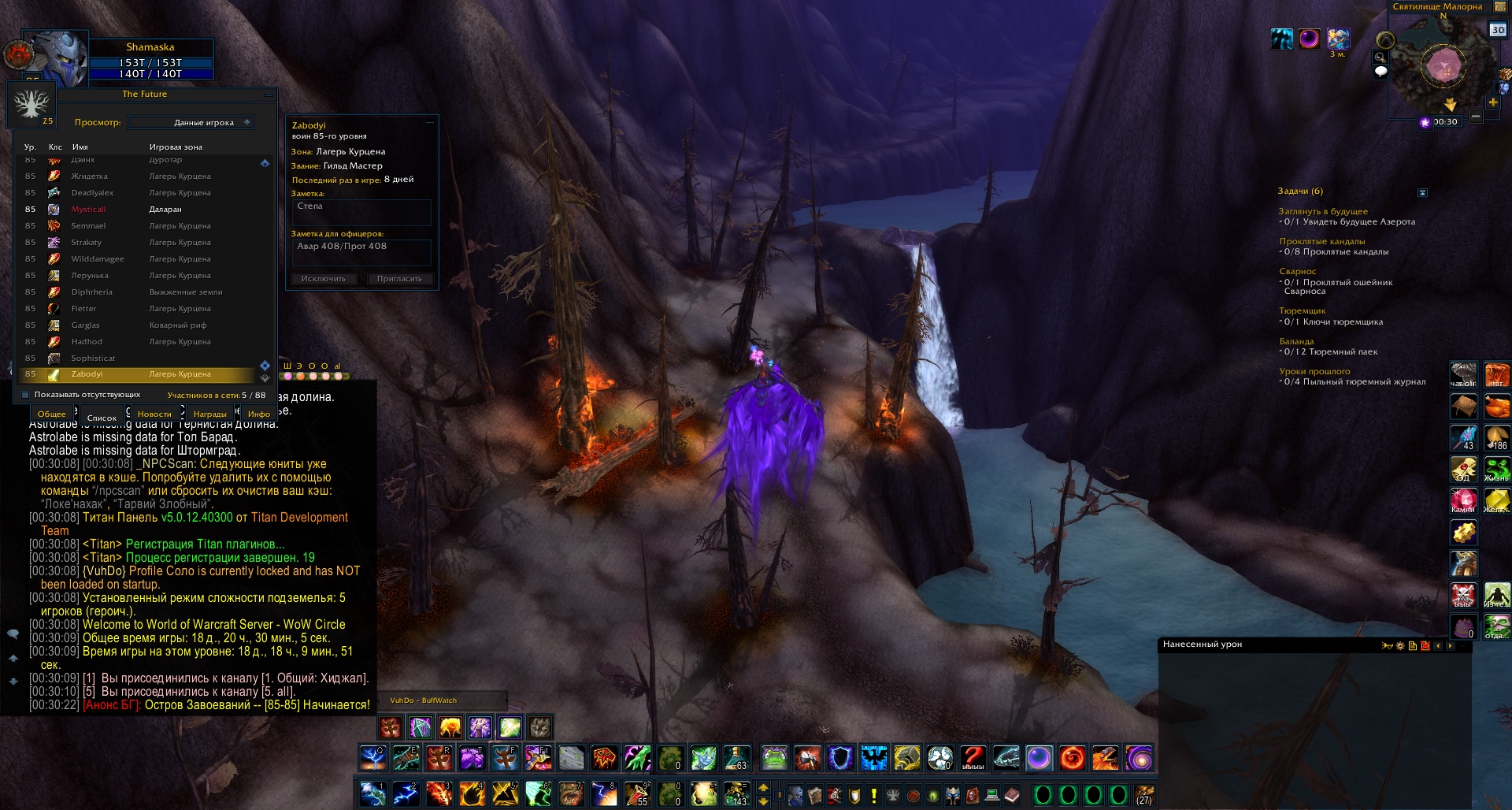This screenshot has width=1512, height=810.
Task: Use the red question mark macro icon
Action: [x=973, y=758]
